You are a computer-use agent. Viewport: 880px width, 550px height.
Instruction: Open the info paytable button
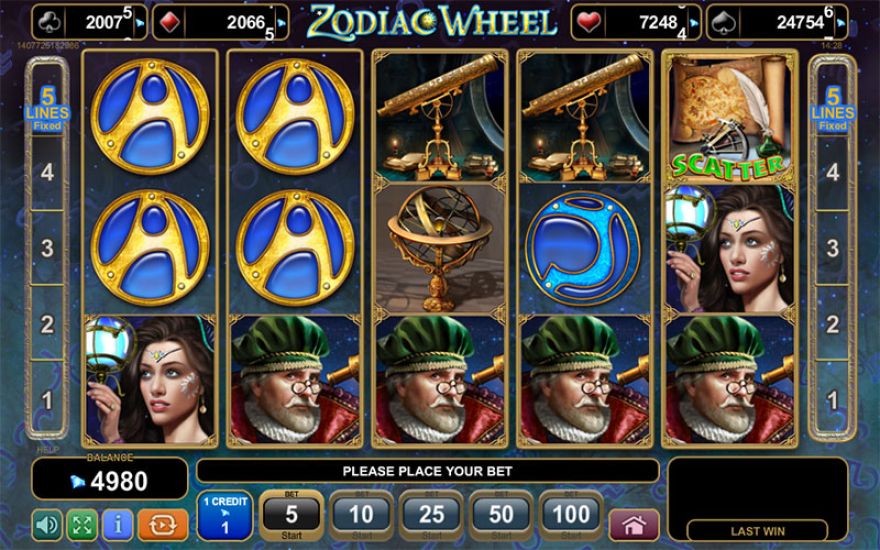pyautogui.click(x=117, y=524)
